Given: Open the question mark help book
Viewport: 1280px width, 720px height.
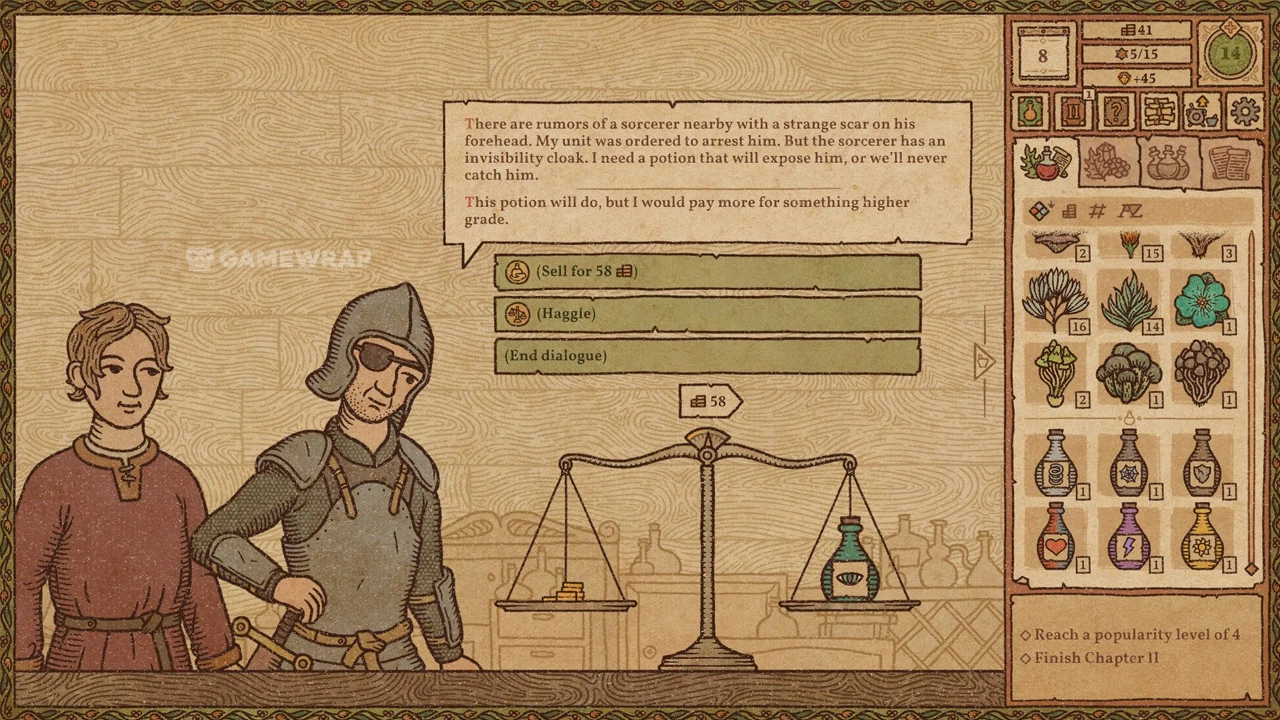Looking at the screenshot, I should pyautogui.click(x=1115, y=111).
